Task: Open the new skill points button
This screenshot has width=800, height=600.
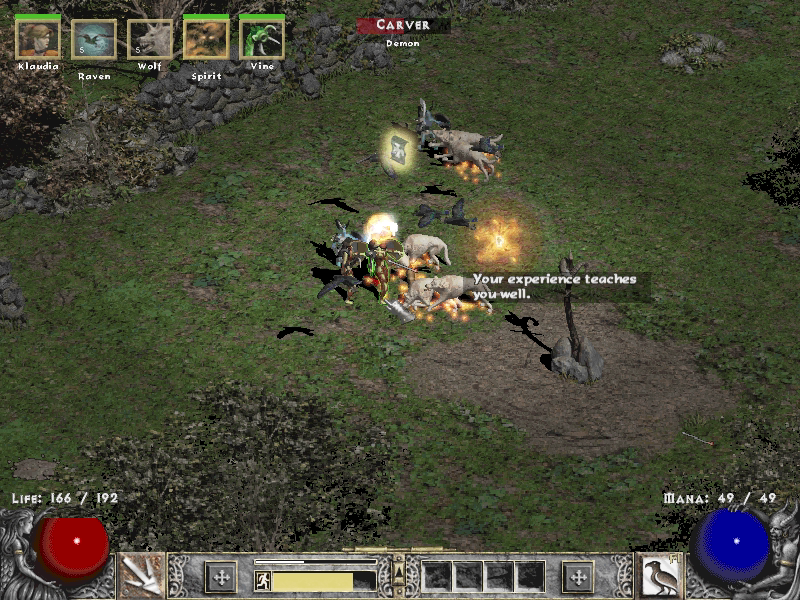Action: click(578, 576)
